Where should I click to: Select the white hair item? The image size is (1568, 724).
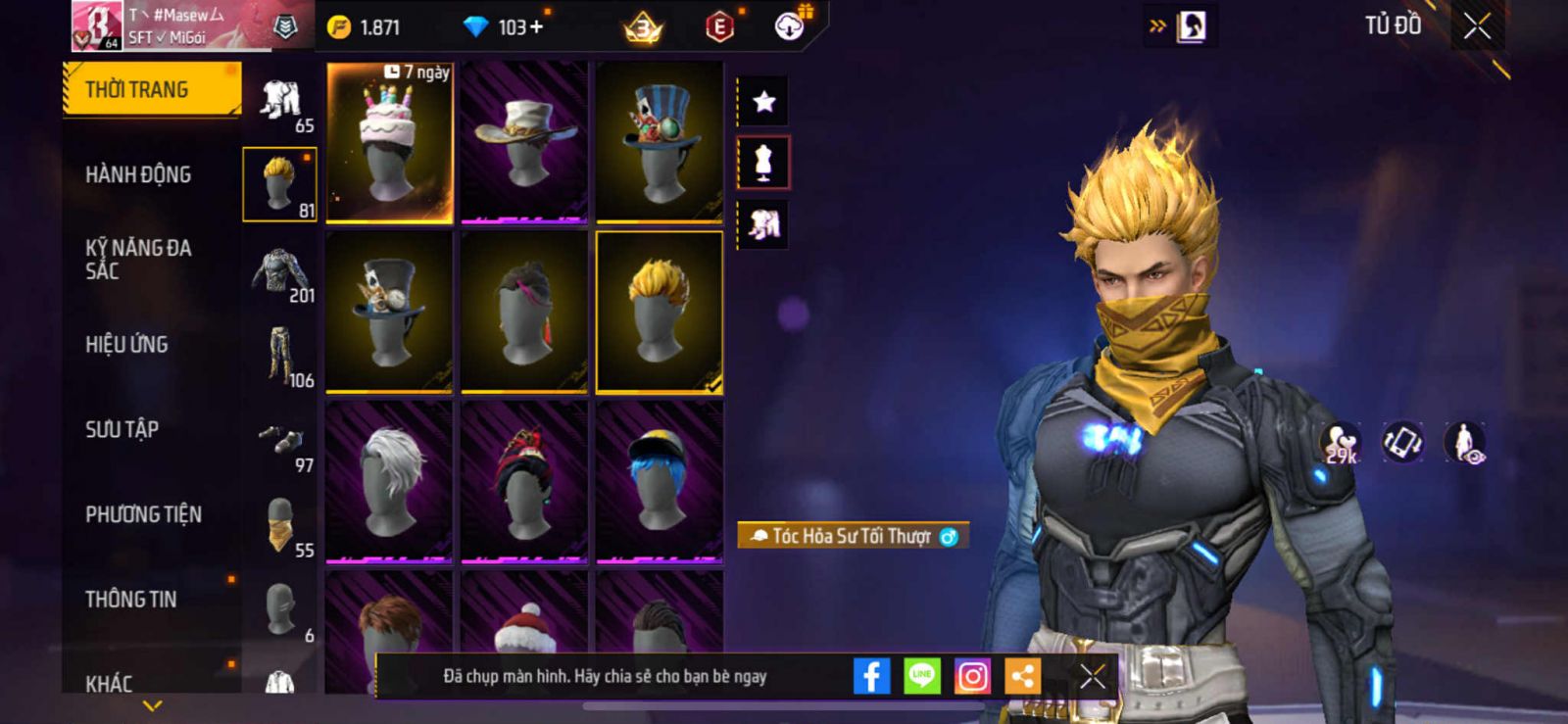point(389,481)
